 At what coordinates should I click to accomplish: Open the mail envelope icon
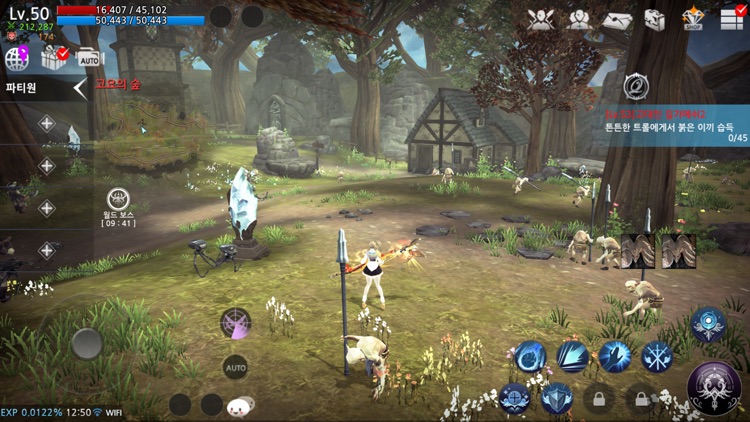tap(617, 20)
